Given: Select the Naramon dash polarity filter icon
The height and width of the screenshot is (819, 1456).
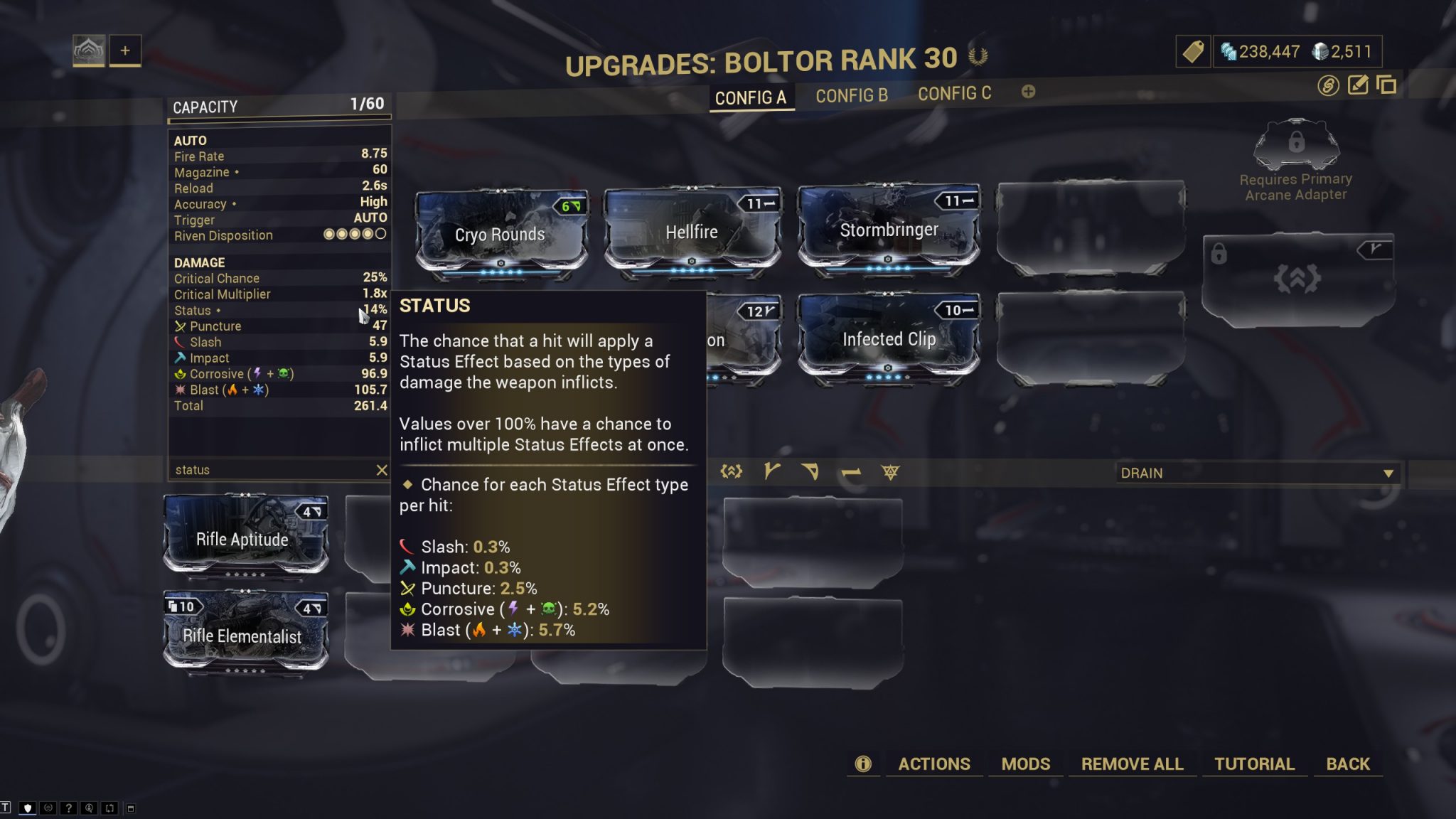Looking at the screenshot, I should pos(850,472).
